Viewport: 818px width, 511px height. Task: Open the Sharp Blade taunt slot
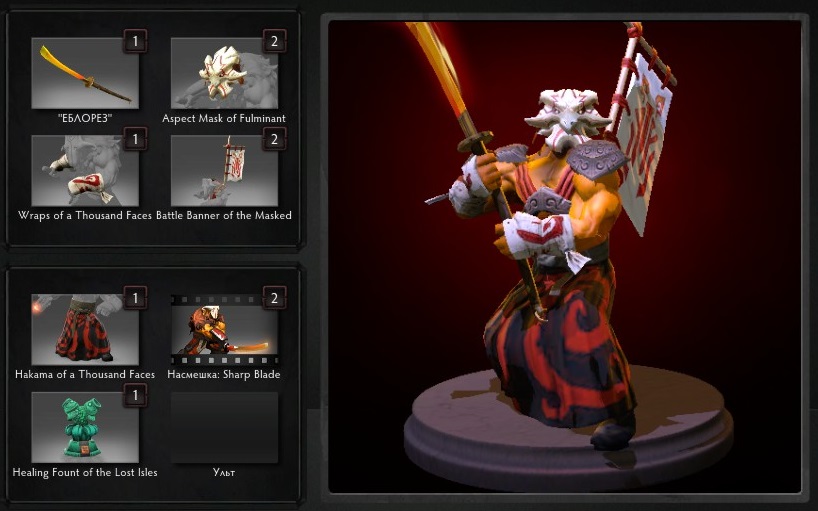224,329
